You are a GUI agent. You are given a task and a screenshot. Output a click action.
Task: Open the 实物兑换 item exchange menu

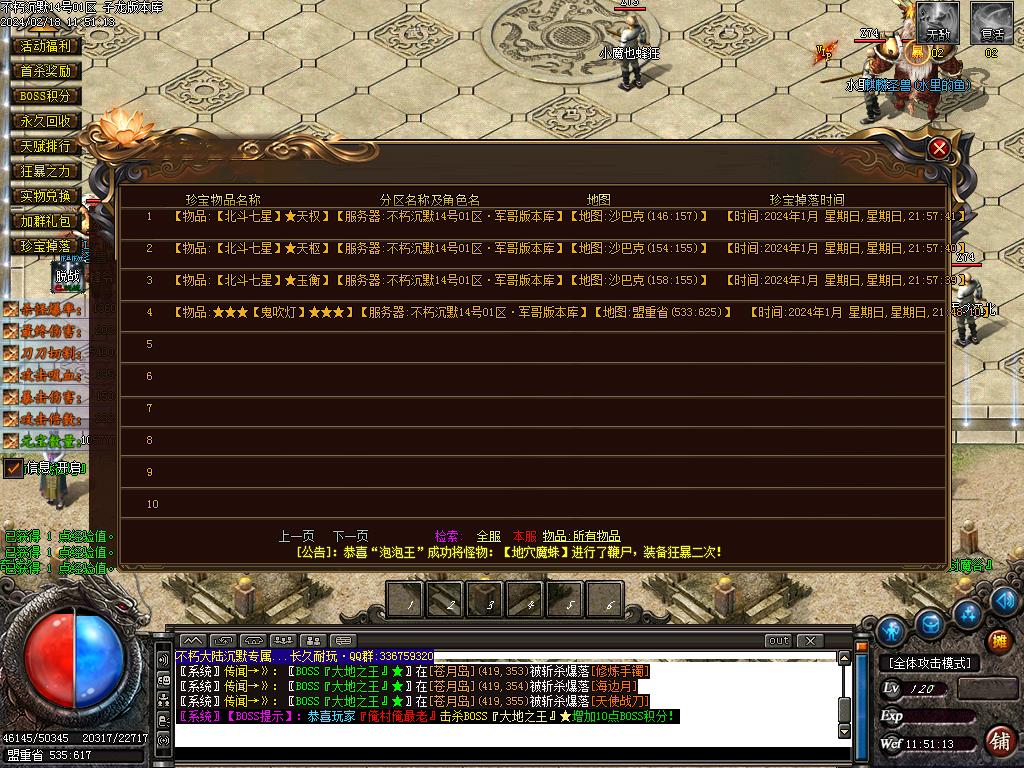coord(46,196)
